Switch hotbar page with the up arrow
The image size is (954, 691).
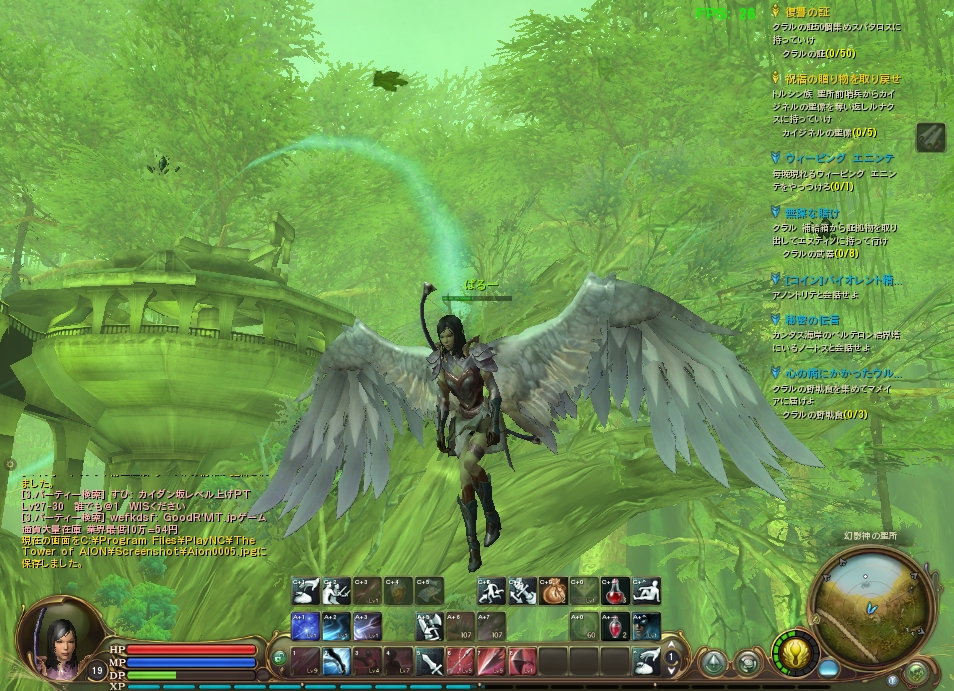coord(672,647)
